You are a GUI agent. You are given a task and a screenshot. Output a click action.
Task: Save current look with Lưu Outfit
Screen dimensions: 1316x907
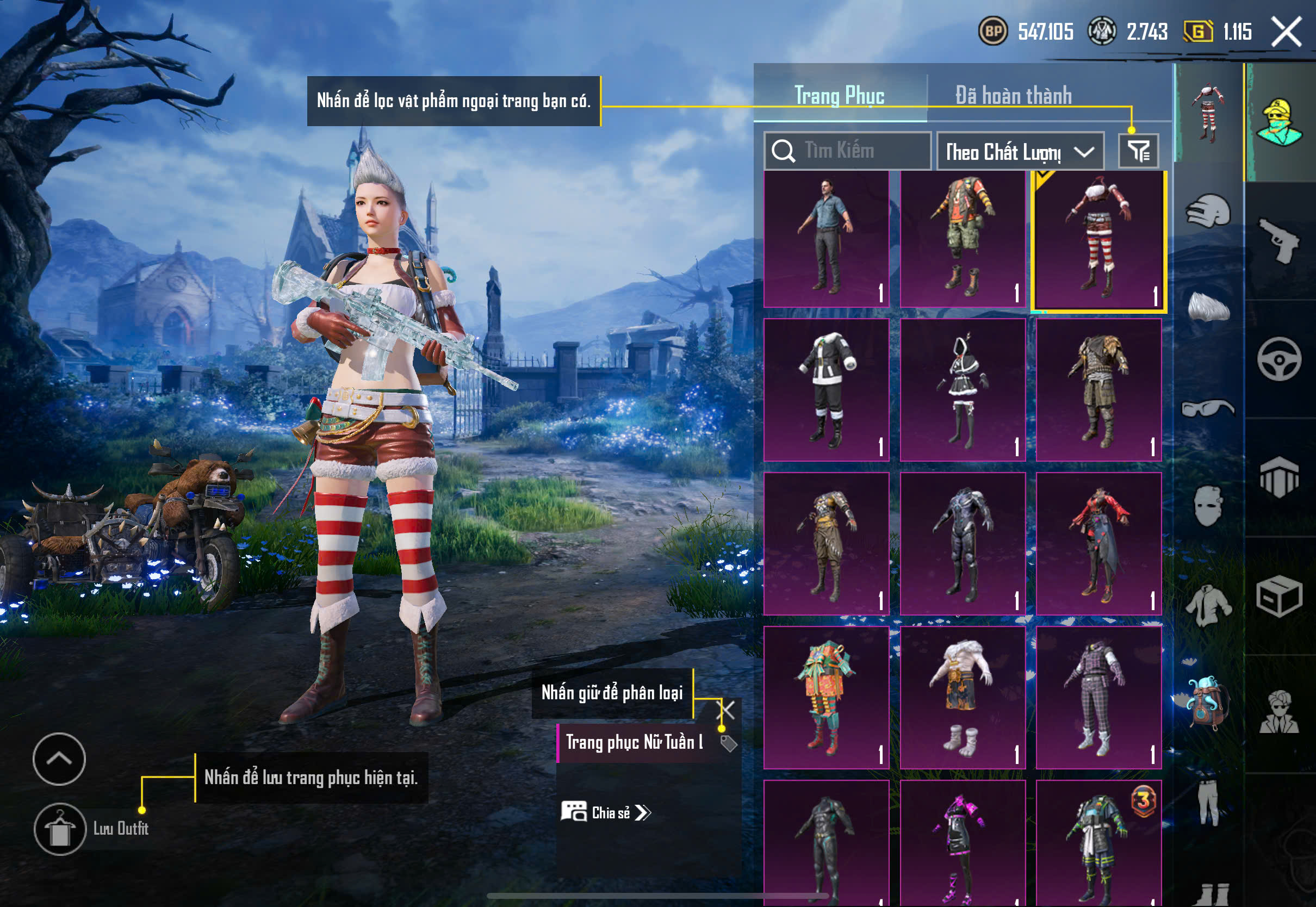tap(60, 829)
